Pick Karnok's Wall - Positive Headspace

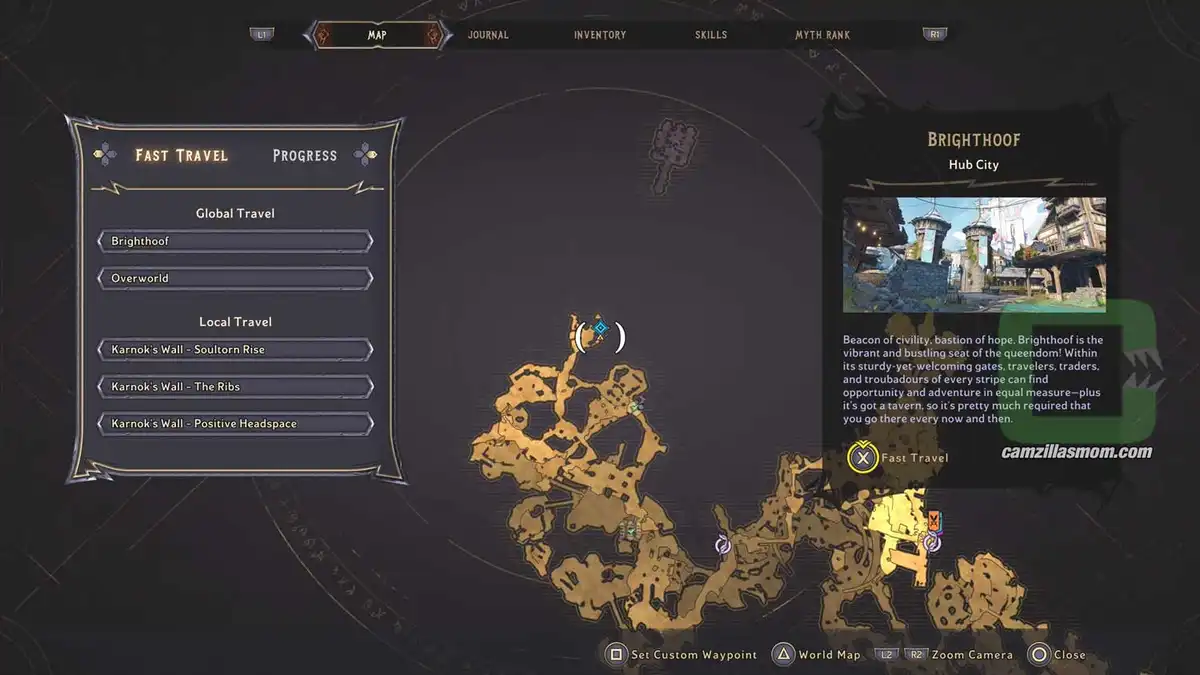(235, 424)
